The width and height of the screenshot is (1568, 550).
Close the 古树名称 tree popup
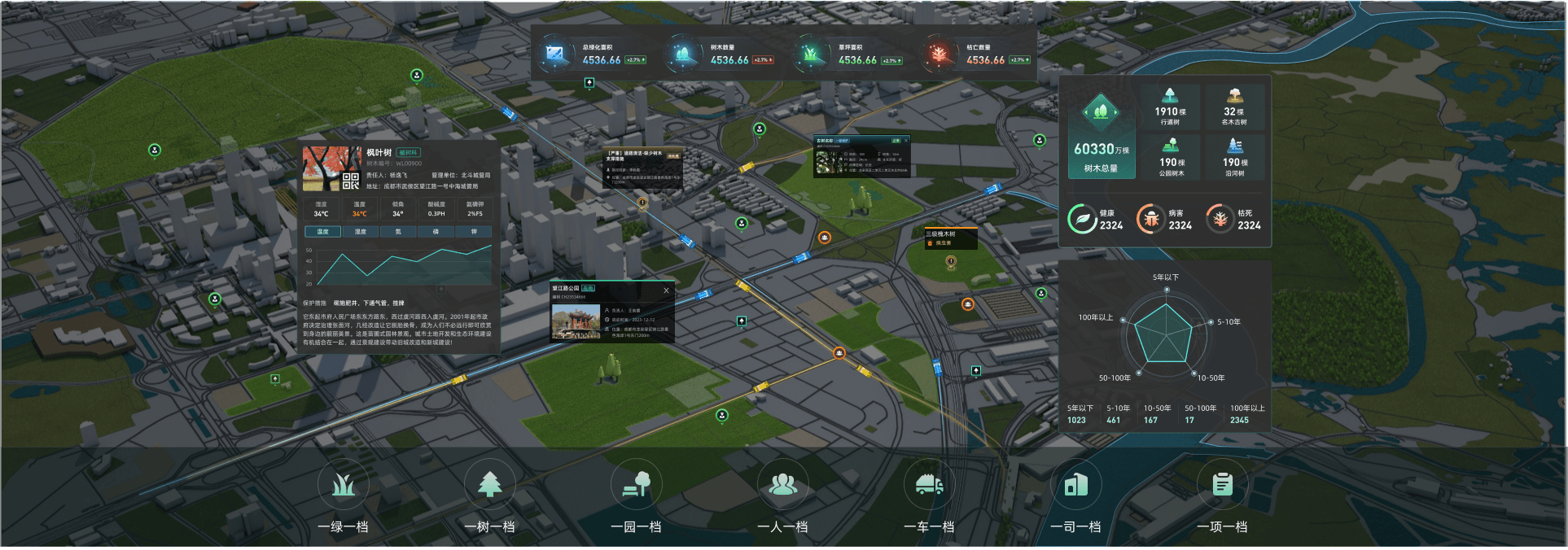[x=905, y=141]
